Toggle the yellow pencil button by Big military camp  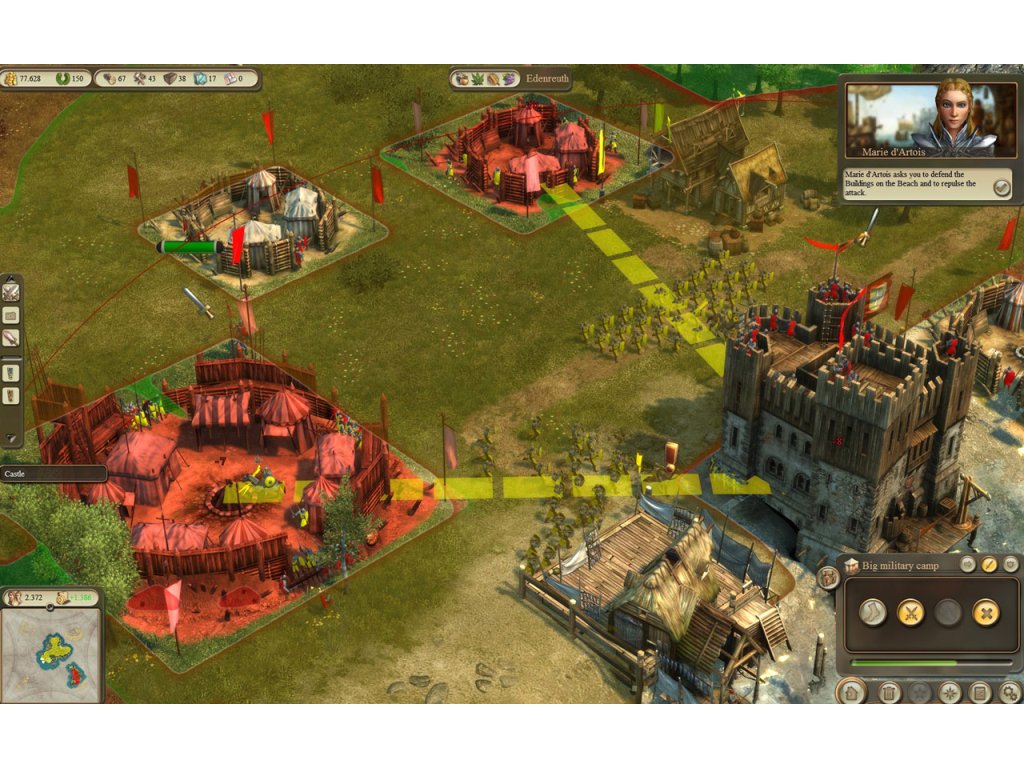989,565
